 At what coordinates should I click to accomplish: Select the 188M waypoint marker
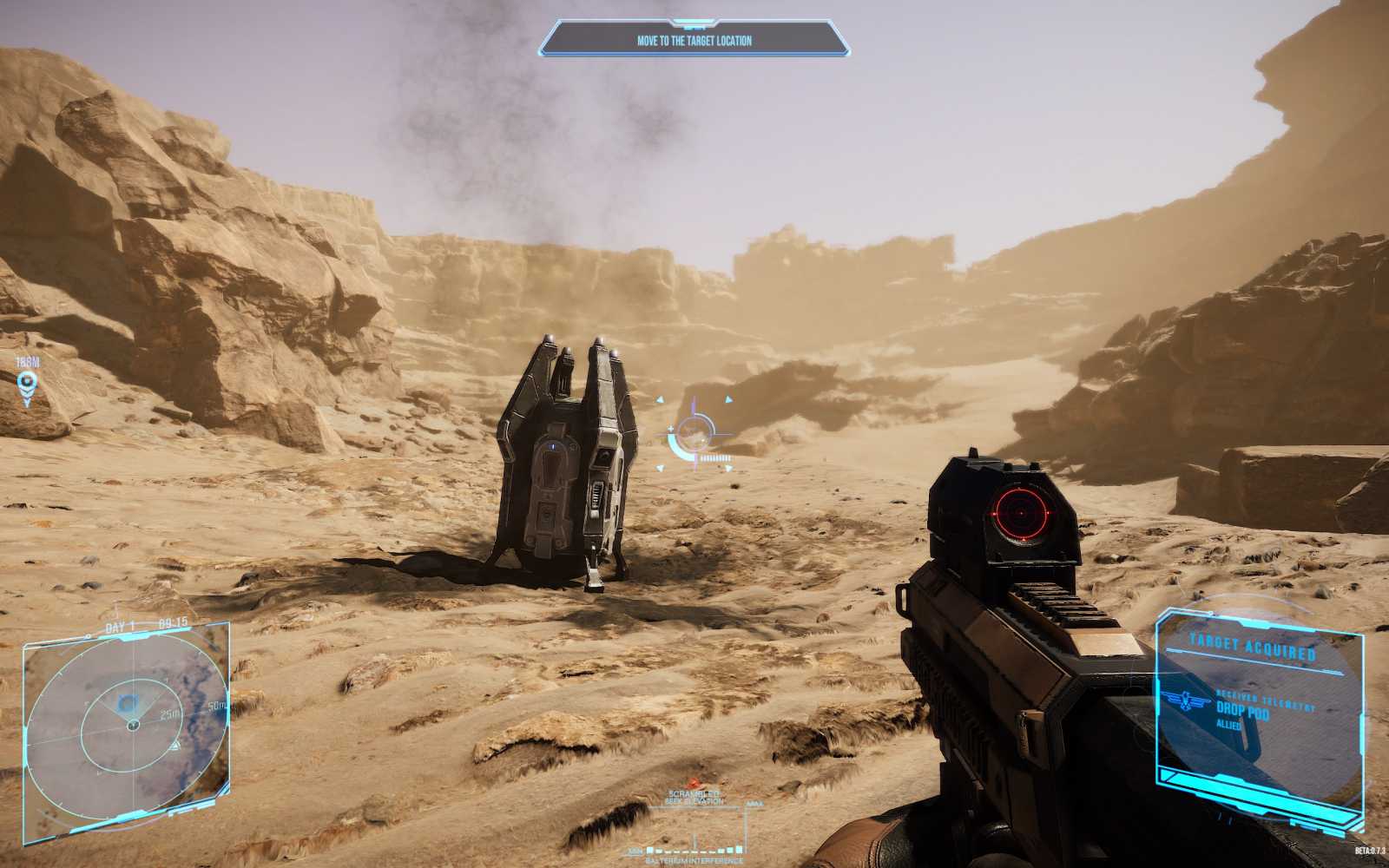click(x=28, y=382)
